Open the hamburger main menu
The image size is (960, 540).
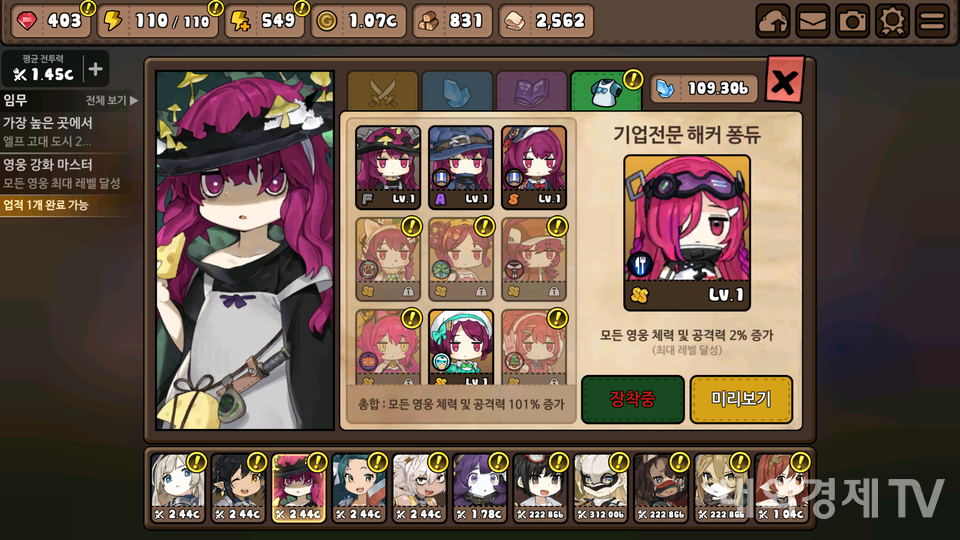[932, 21]
